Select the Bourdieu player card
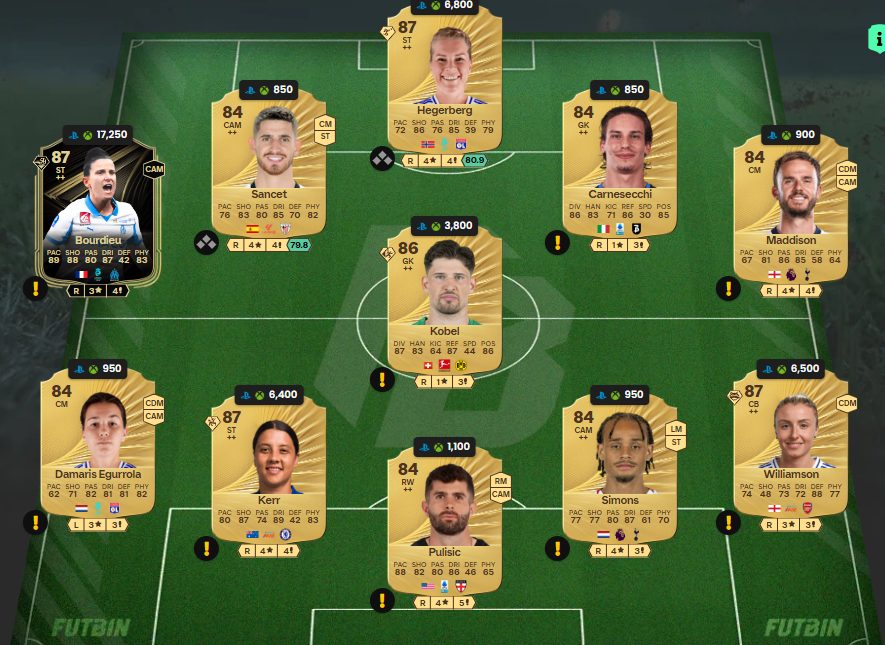This screenshot has height=645, width=885. (97, 211)
